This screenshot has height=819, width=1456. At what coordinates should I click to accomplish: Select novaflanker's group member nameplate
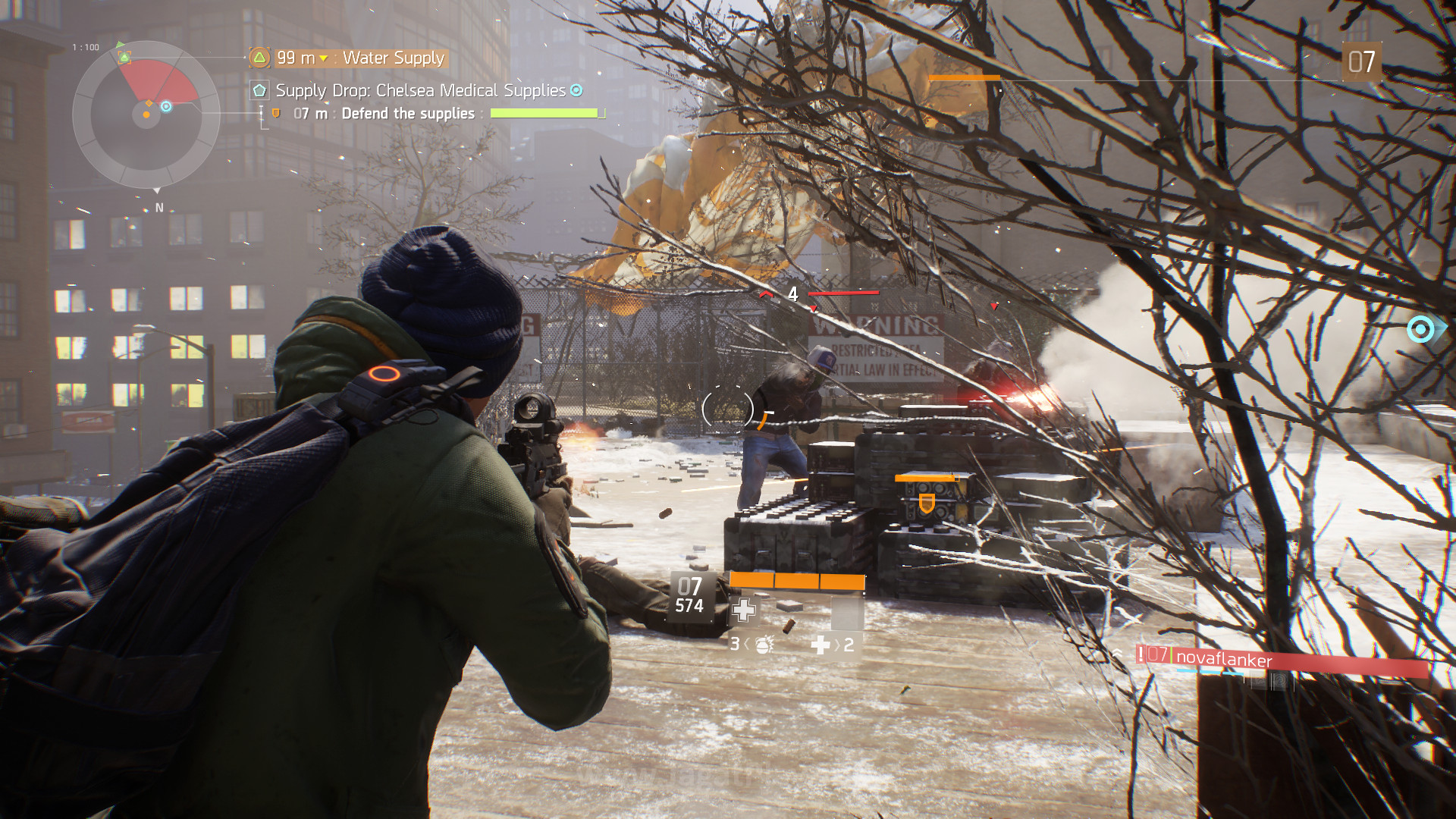[x=1222, y=659]
